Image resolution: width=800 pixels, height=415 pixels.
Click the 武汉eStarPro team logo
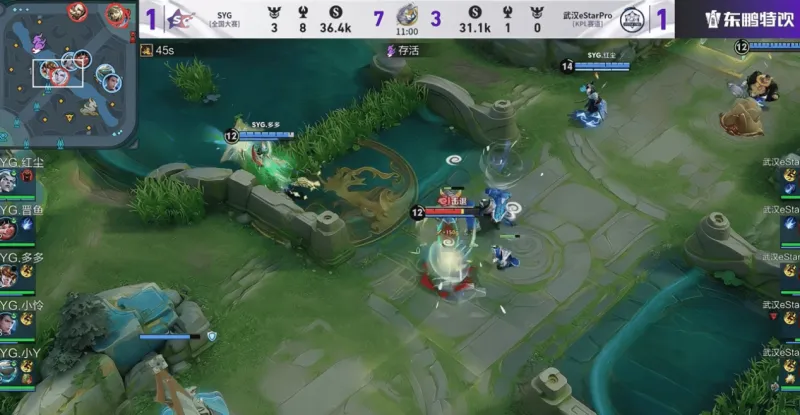631,19
